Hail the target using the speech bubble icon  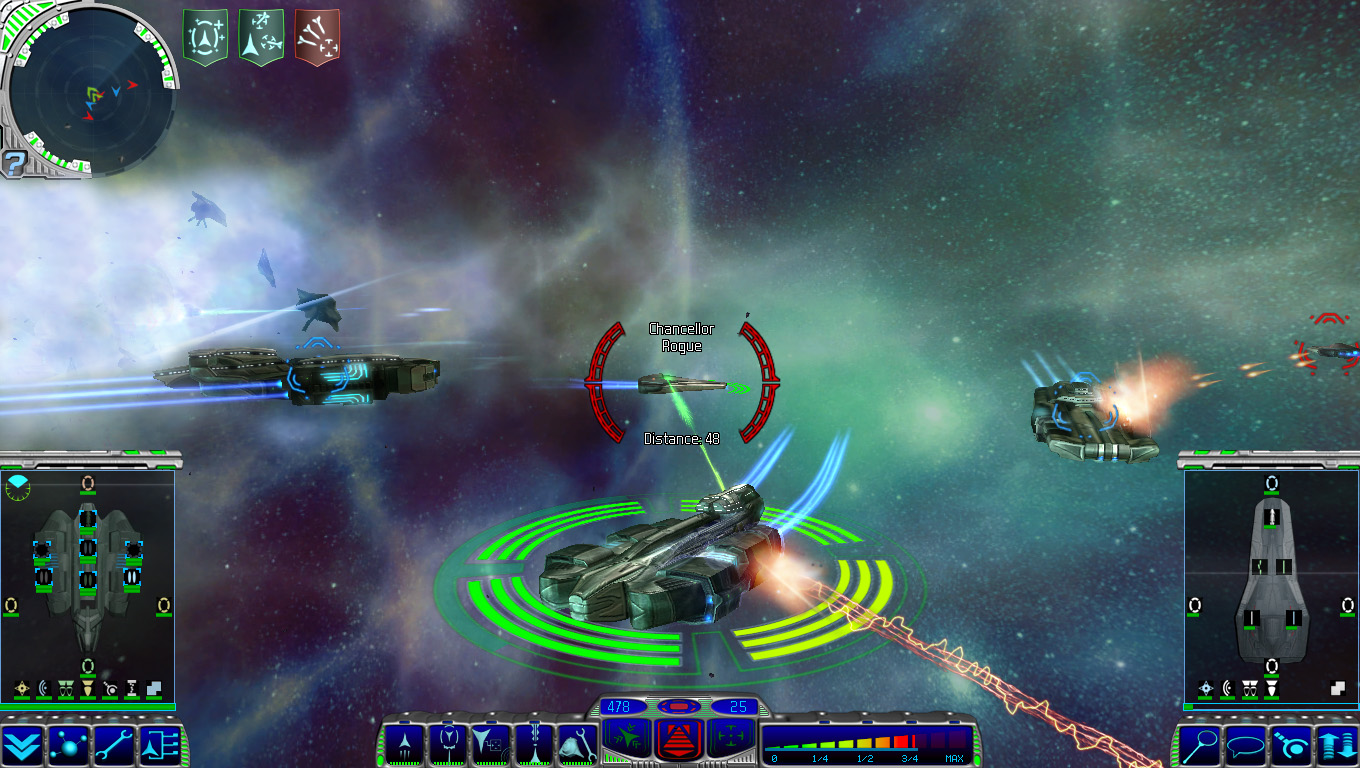point(1247,743)
